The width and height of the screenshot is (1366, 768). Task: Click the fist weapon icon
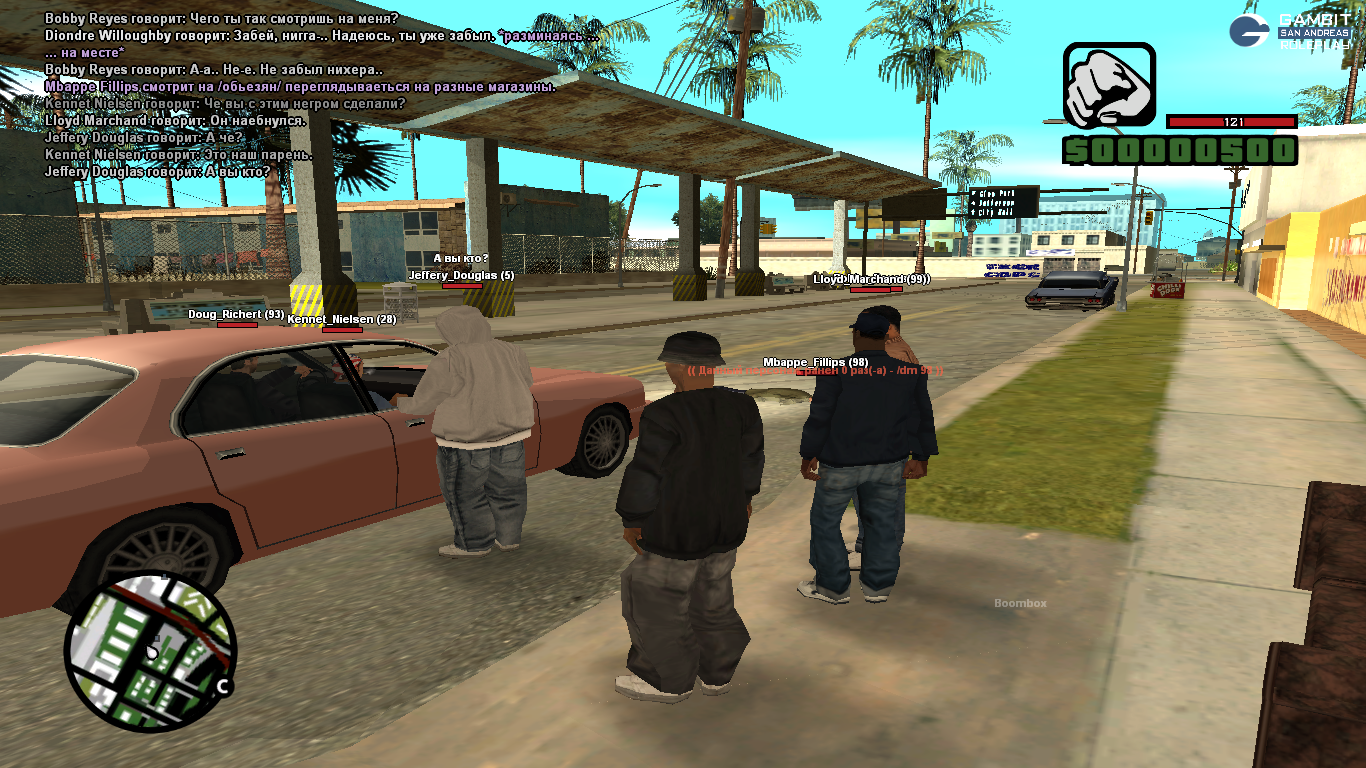(x=1108, y=86)
